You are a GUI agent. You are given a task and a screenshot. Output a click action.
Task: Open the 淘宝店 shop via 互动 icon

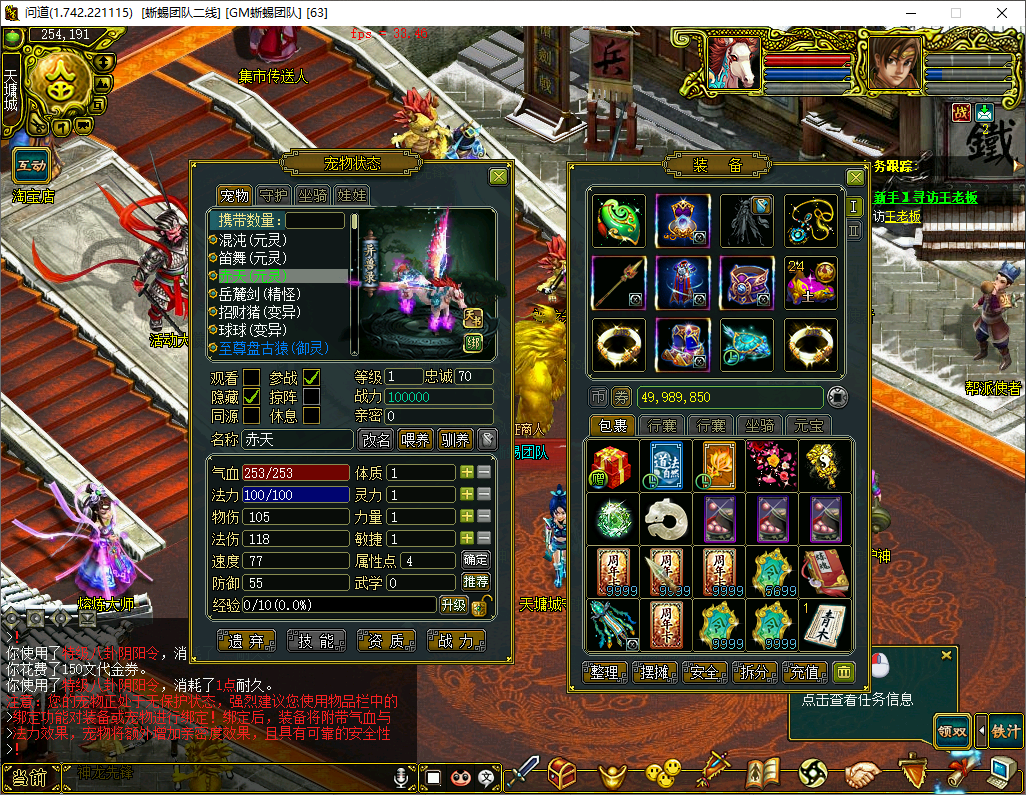coord(32,165)
